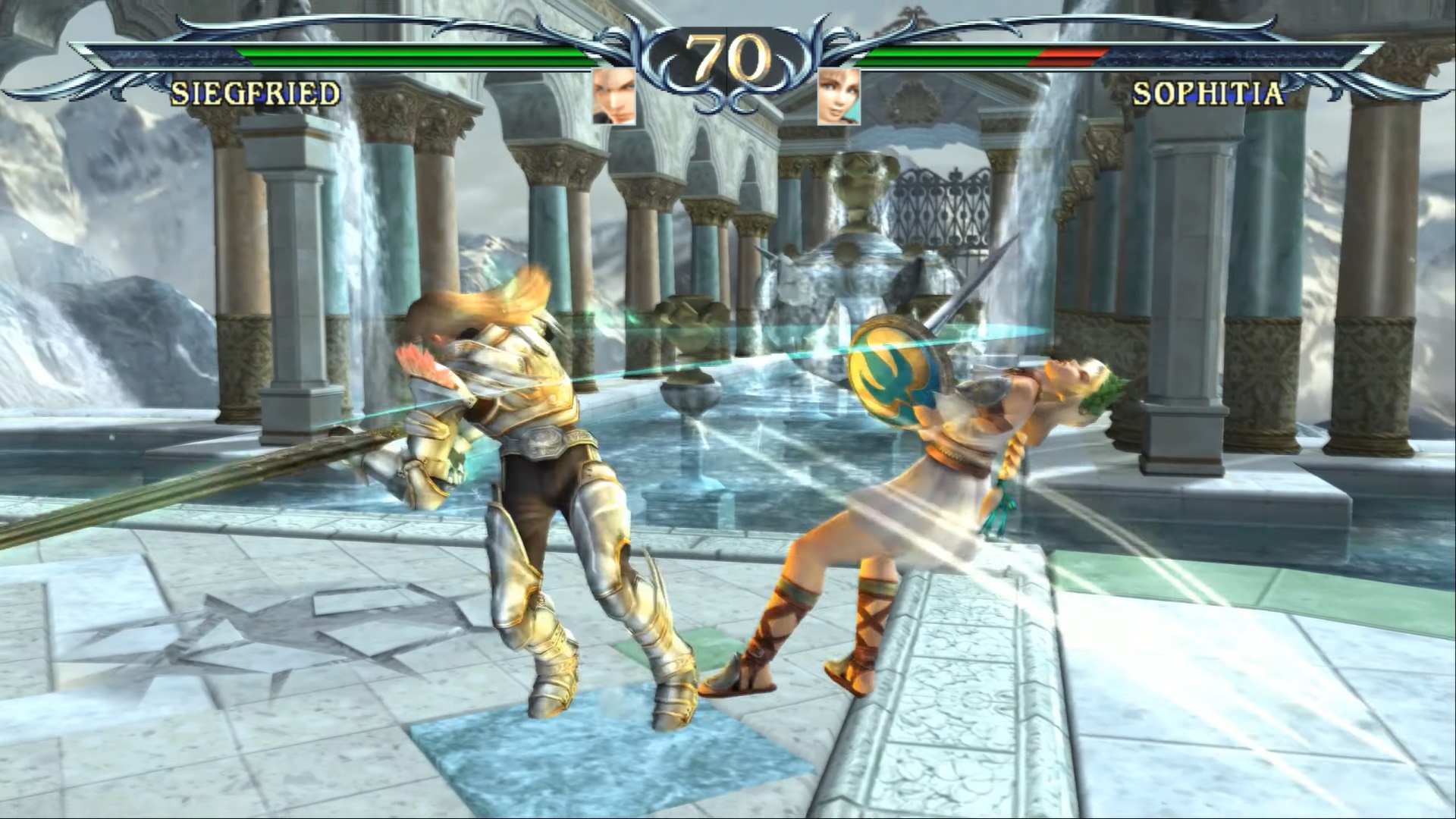This screenshot has height=819, width=1456.
Task: Select the SOPHITIA player name label
Action: coord(1208,94)
